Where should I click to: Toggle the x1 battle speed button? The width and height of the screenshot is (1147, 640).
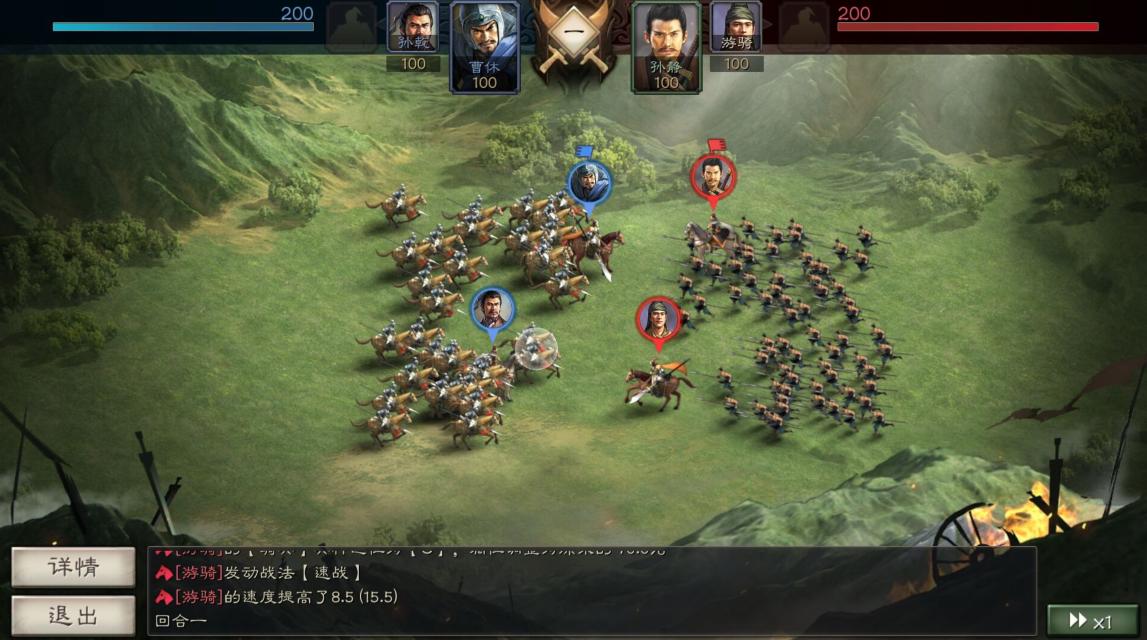pos(1091,621)
